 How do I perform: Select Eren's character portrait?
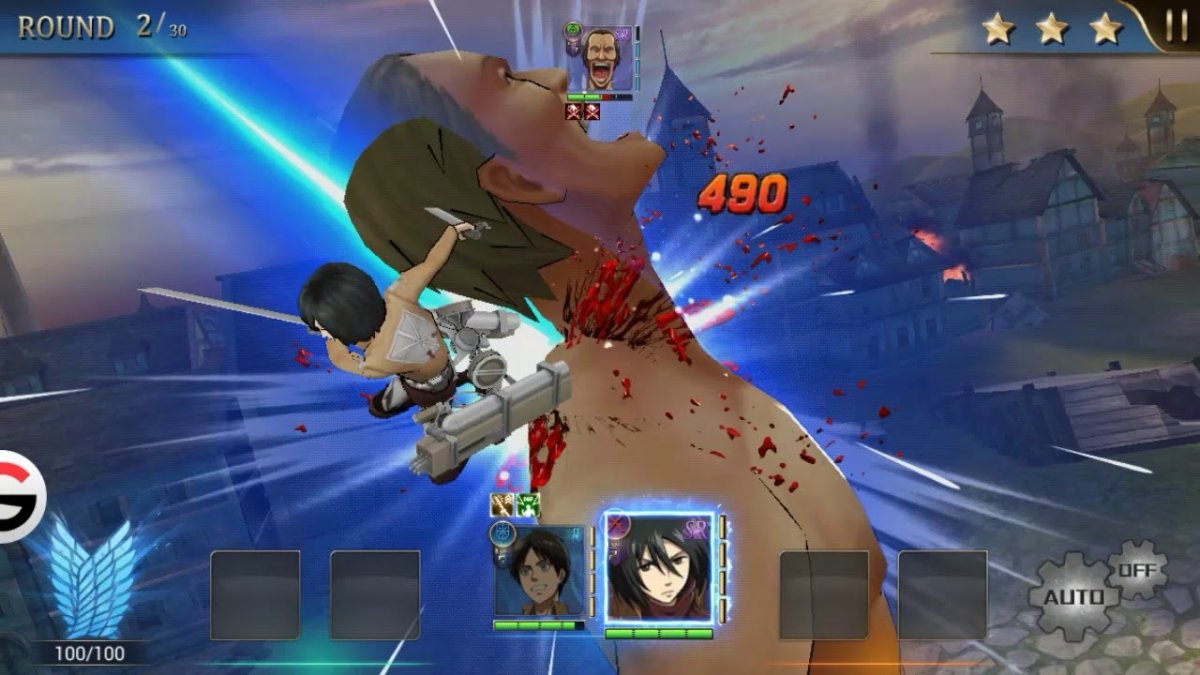coord(539,571)
